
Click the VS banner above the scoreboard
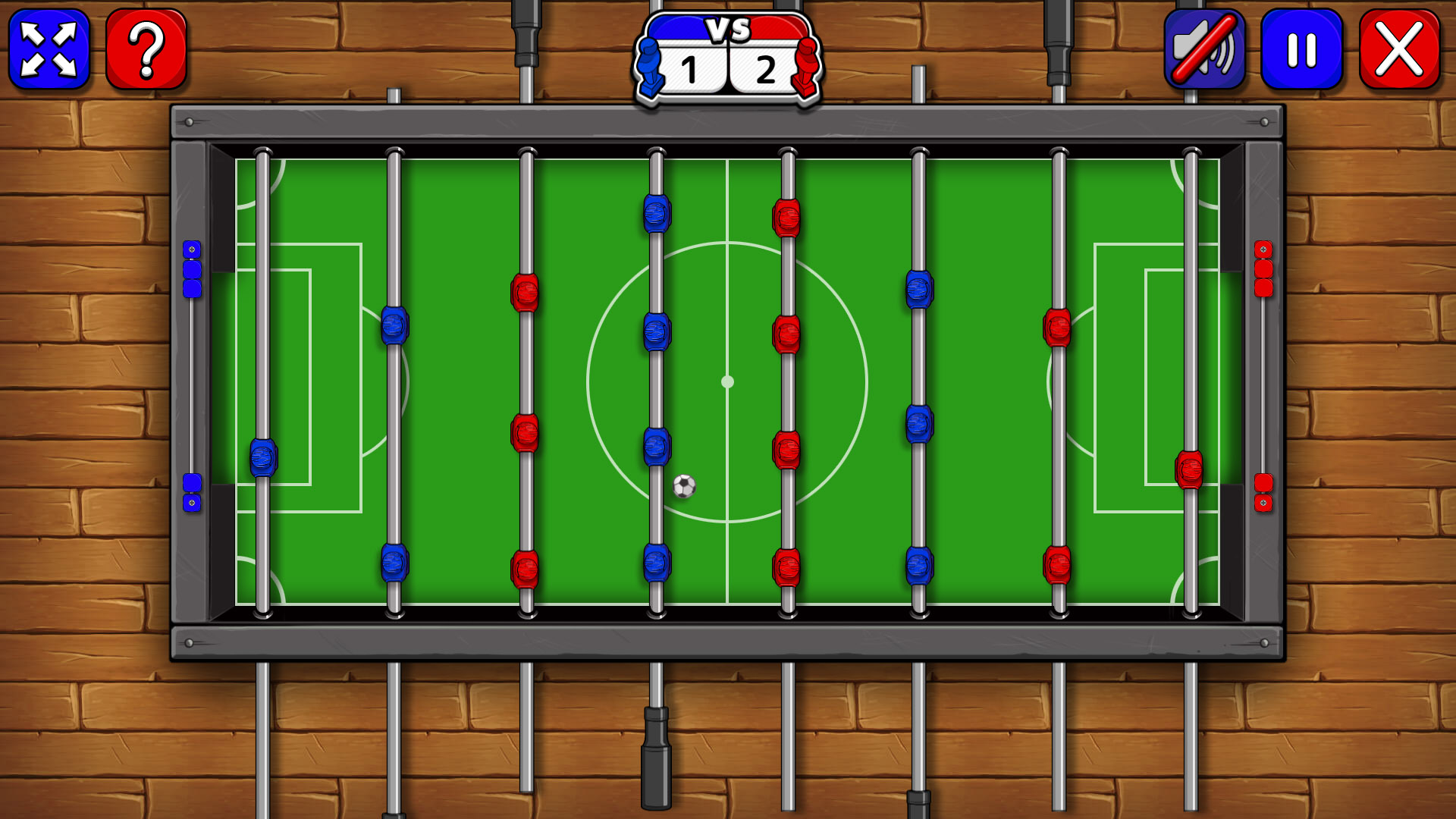click(x=728, y=30)
